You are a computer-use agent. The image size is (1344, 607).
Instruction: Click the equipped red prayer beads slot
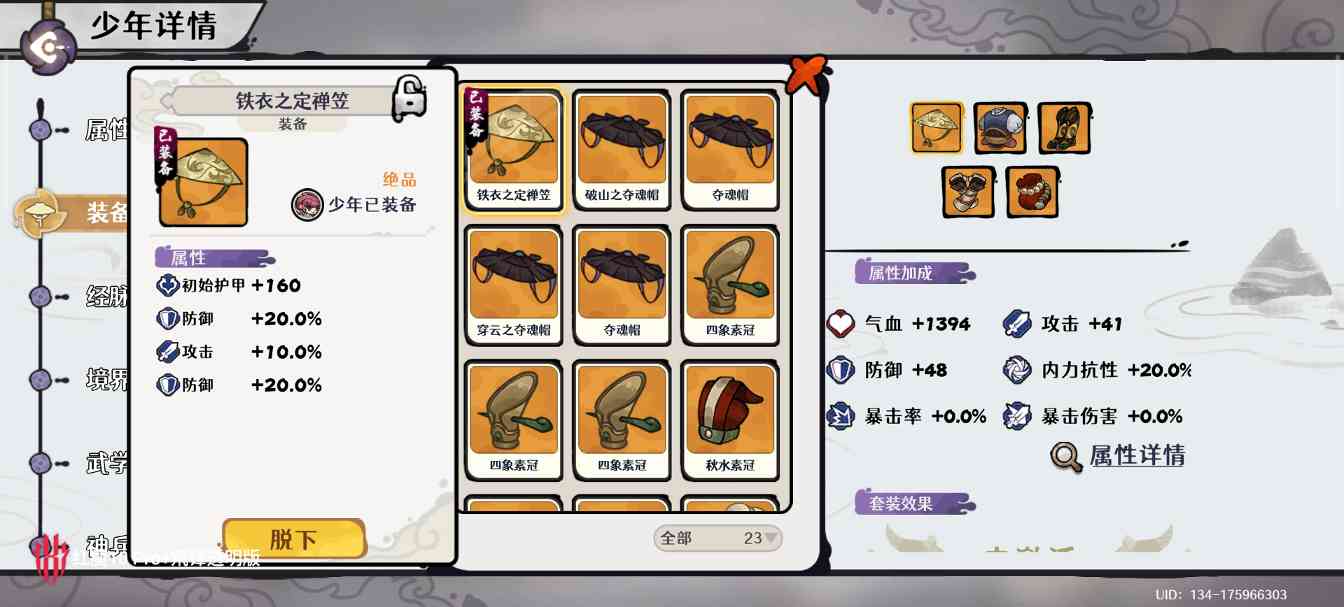(x=1032, y=192)
